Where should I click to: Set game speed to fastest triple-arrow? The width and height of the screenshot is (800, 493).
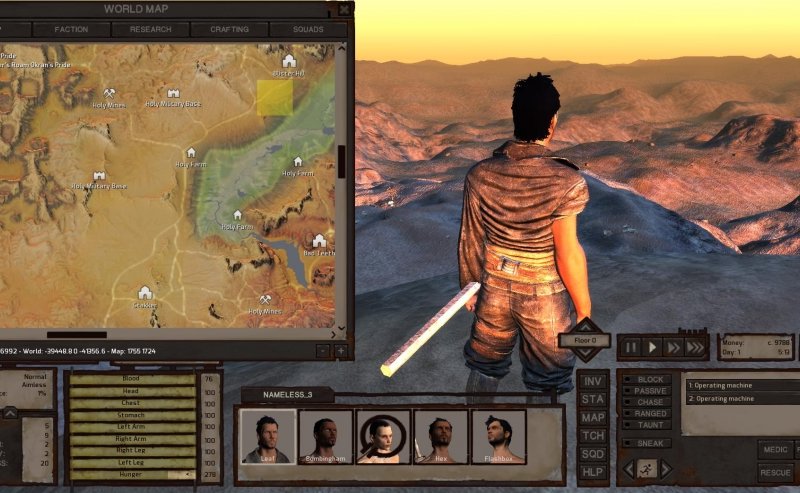pyautogui.click(x=696, y=348)
